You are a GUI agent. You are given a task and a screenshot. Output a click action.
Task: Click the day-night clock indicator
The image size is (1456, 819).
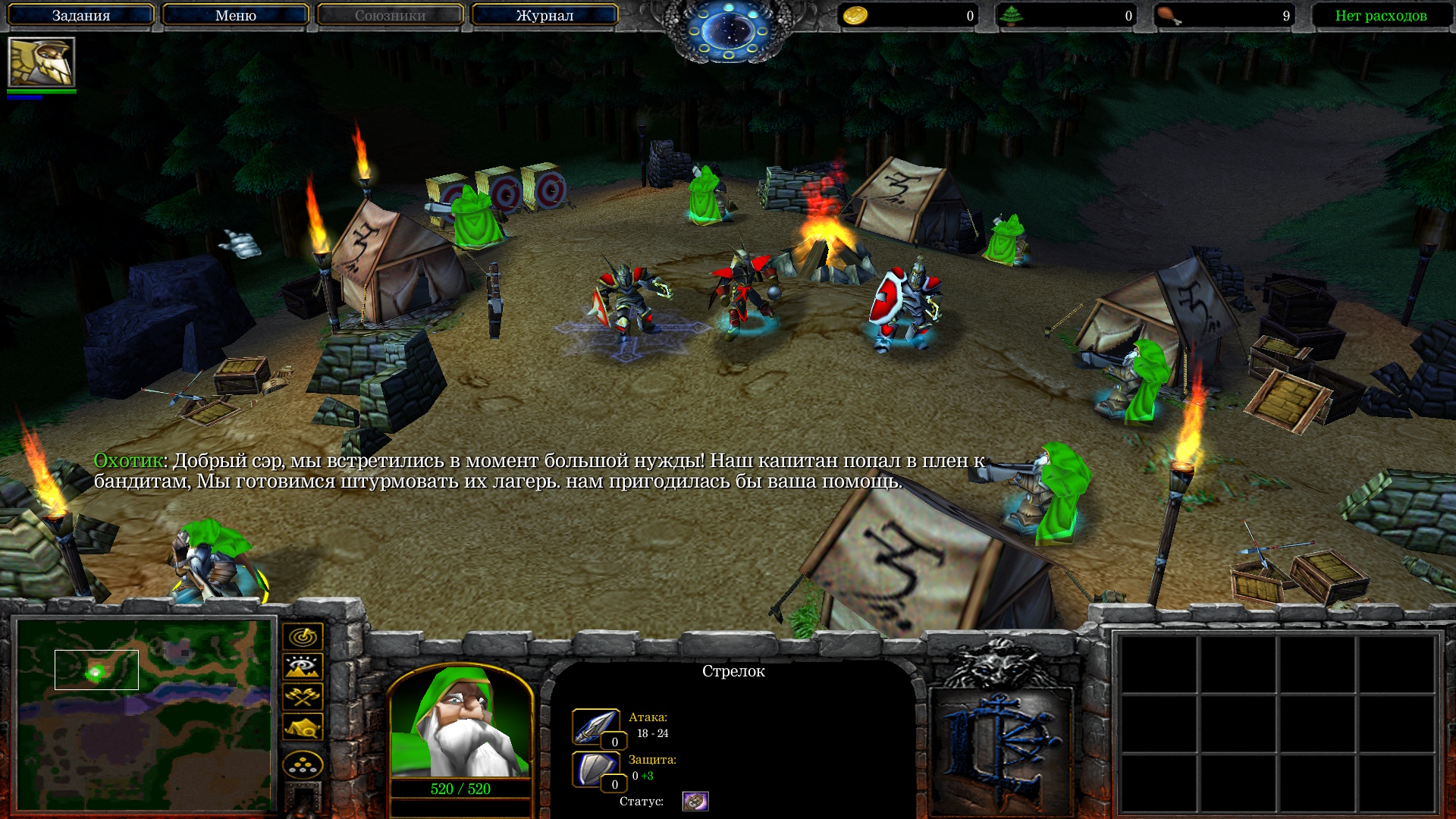(728, 30)
